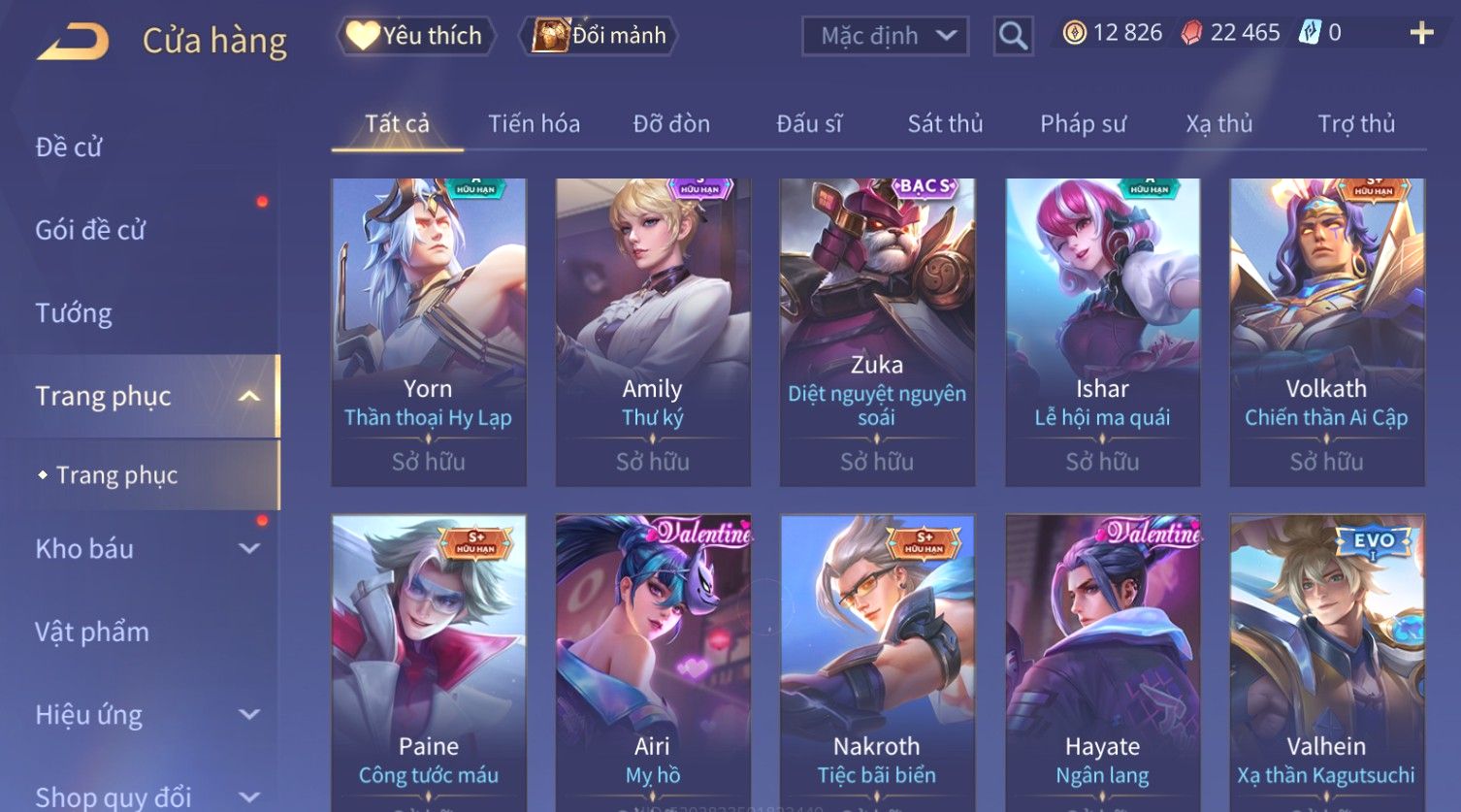The width and height of the screenshot is (1461, 812).
Task: Open the Vật phẩm items section
Action: pos(92,632)
